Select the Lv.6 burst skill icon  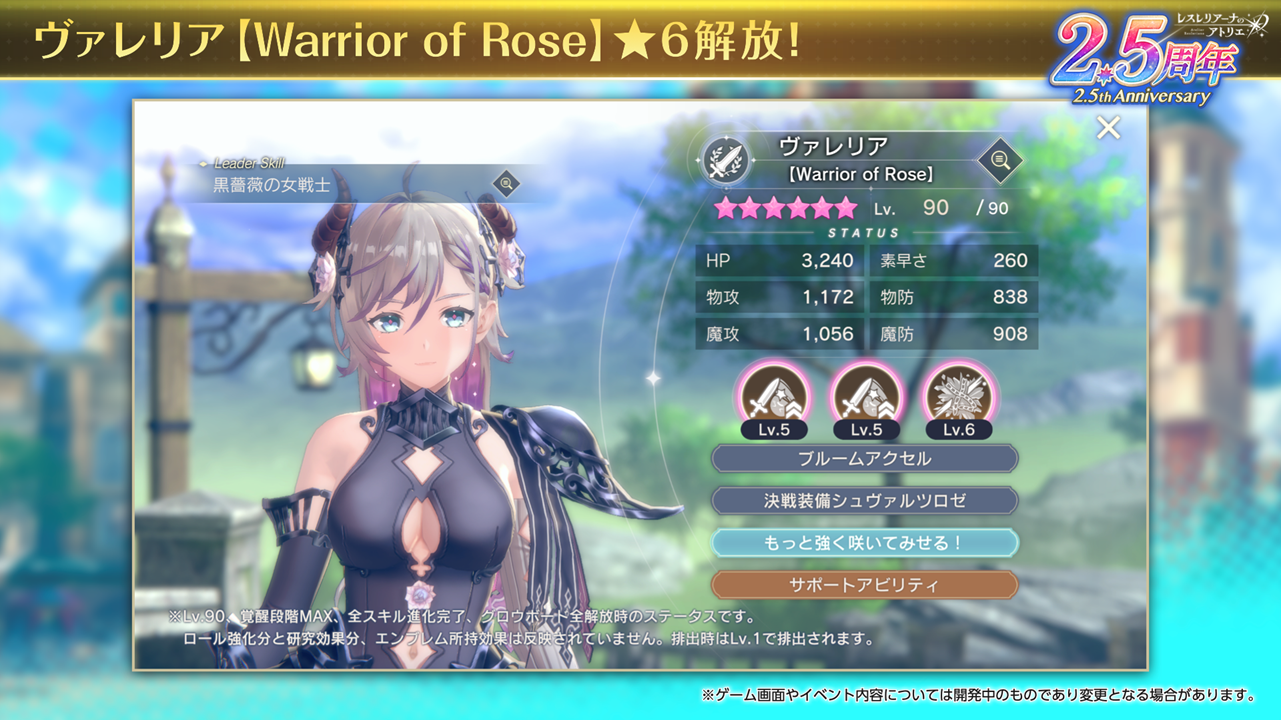[x=959, y=395]
